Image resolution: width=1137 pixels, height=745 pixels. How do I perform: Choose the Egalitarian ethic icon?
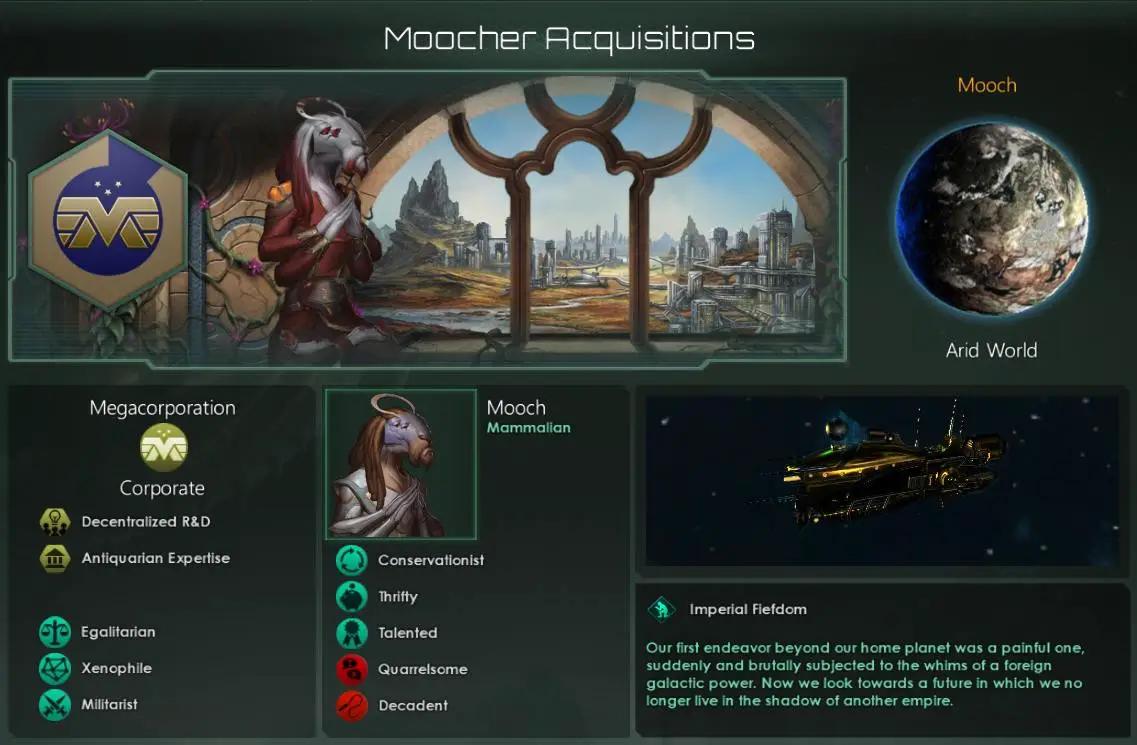[53, 632]
